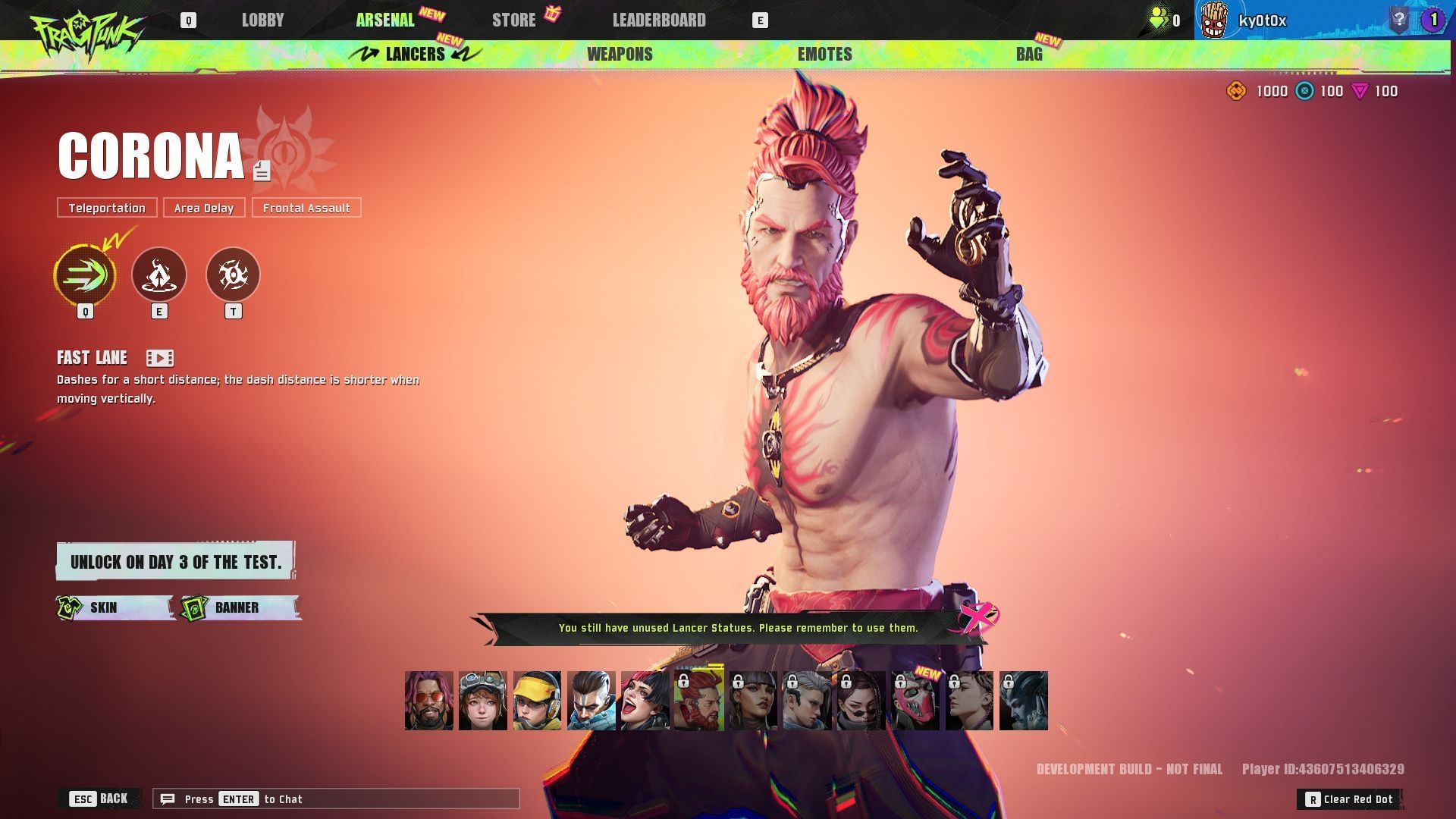The height and width of the screenshot is (819, 1456).
Task: Select the pink-masked lancer marked NEW
Action: coord(915,701)
